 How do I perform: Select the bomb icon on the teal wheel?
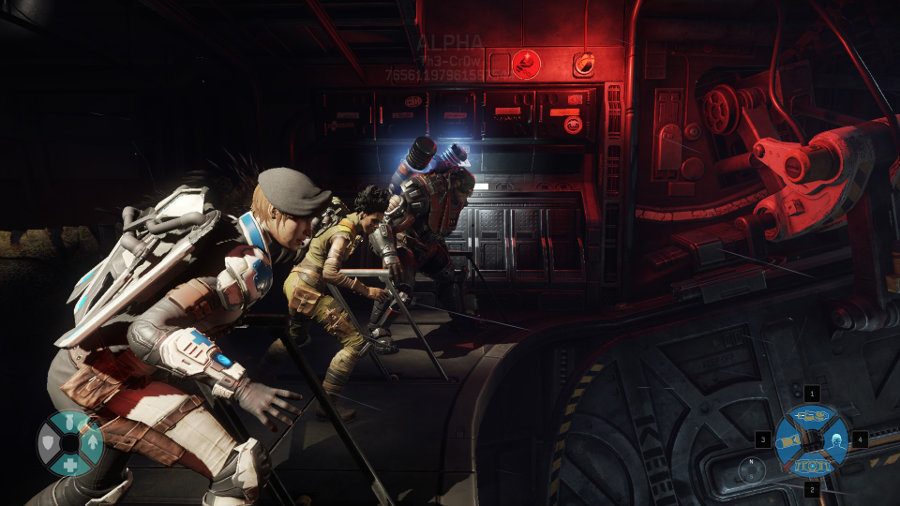[70, 421]
